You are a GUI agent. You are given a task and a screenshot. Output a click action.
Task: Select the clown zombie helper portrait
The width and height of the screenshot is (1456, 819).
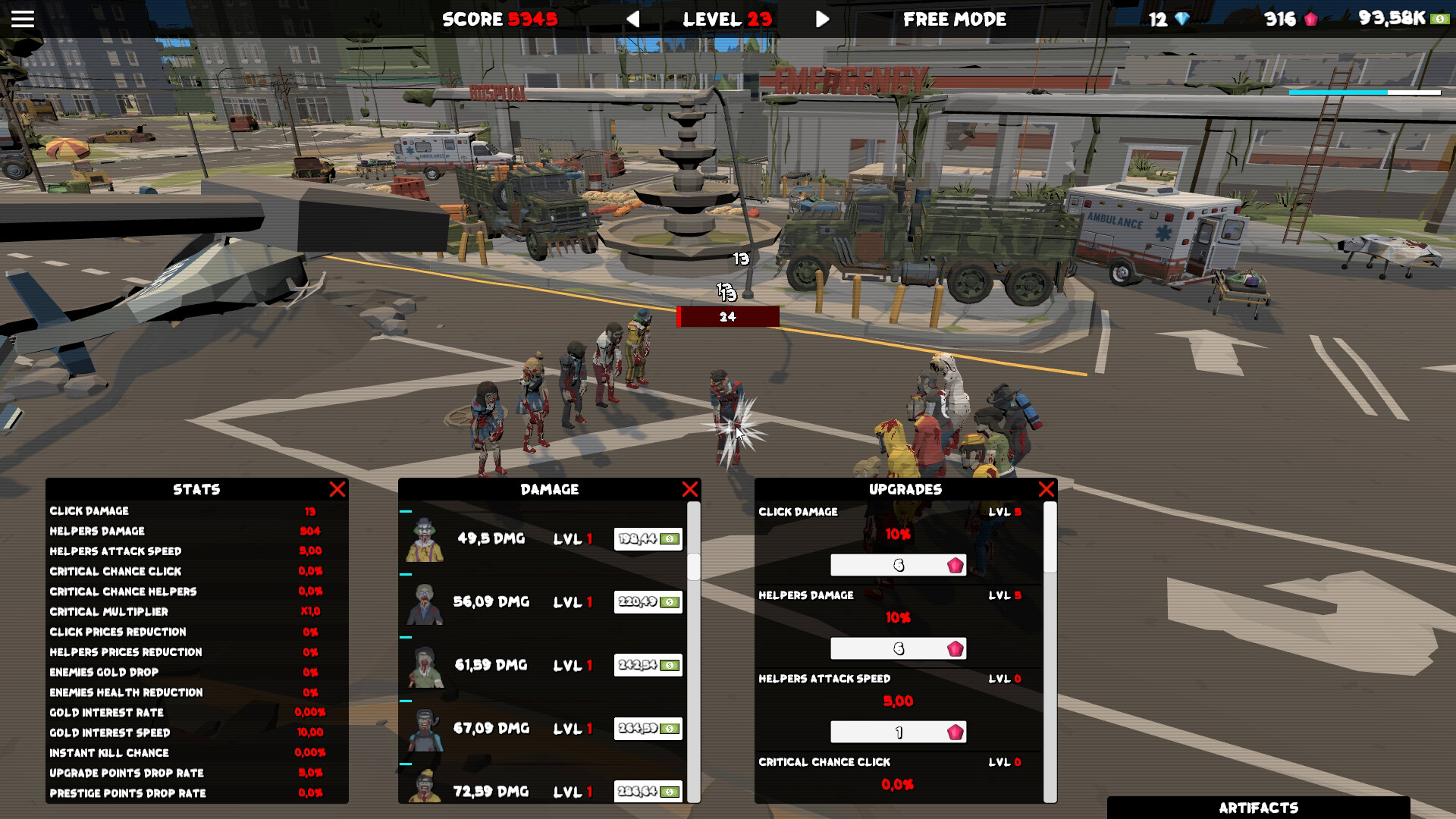click(425, 538)
